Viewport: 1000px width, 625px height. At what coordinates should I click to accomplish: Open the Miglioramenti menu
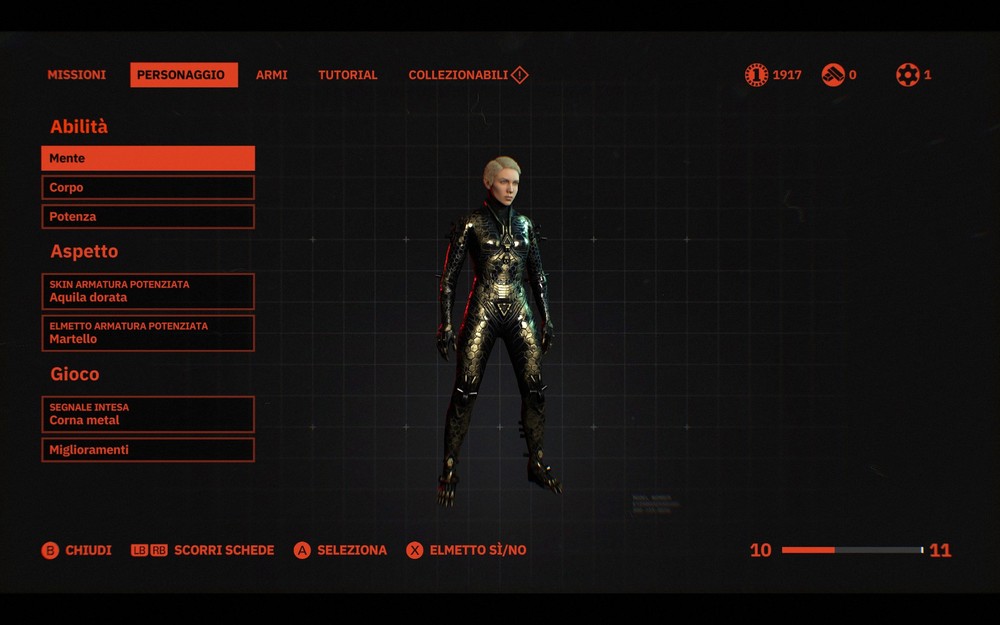(148, 450)
